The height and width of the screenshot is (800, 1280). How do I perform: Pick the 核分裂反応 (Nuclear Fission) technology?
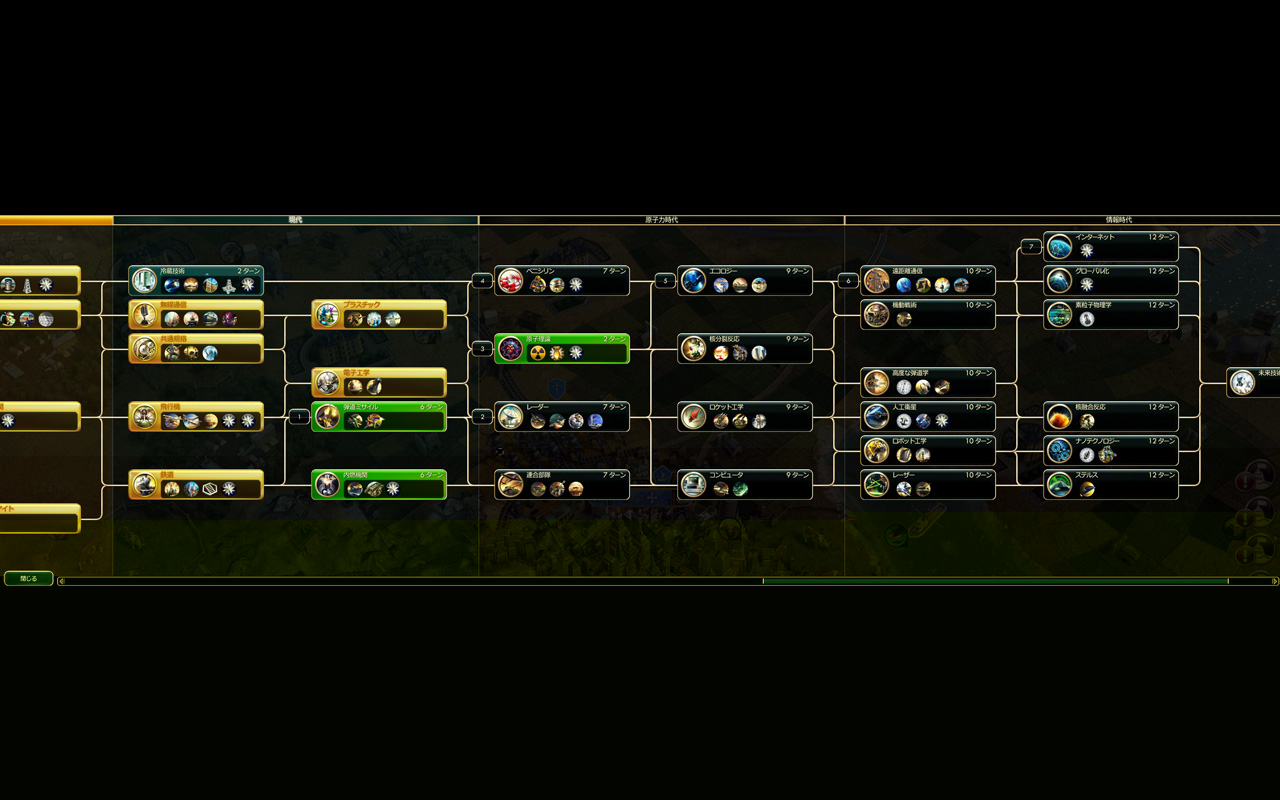[745, 348]
